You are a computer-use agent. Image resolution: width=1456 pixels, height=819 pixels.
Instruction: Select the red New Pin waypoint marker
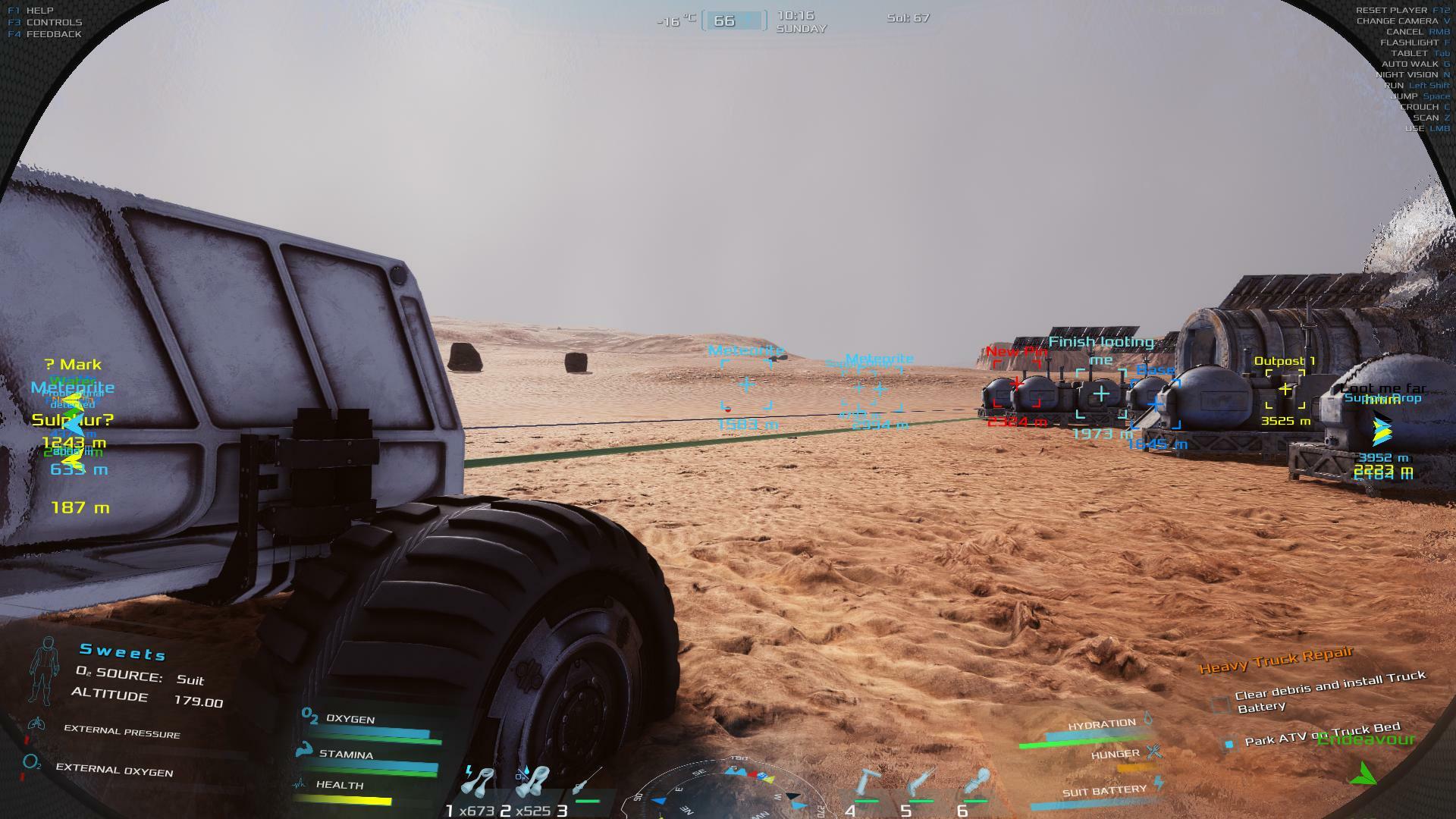(x=1016, y=384)
